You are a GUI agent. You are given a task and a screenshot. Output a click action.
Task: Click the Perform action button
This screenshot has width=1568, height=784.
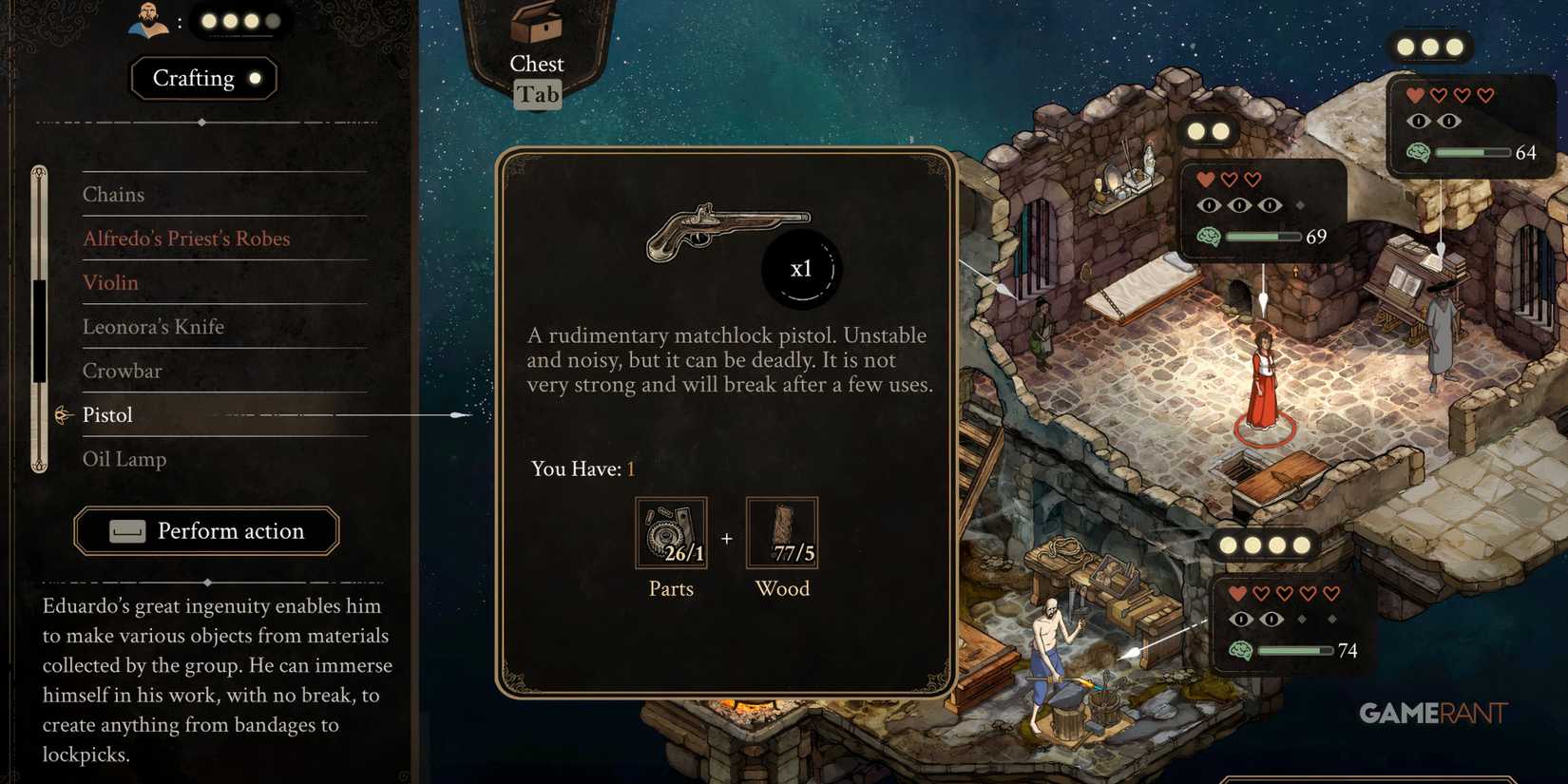207,531
